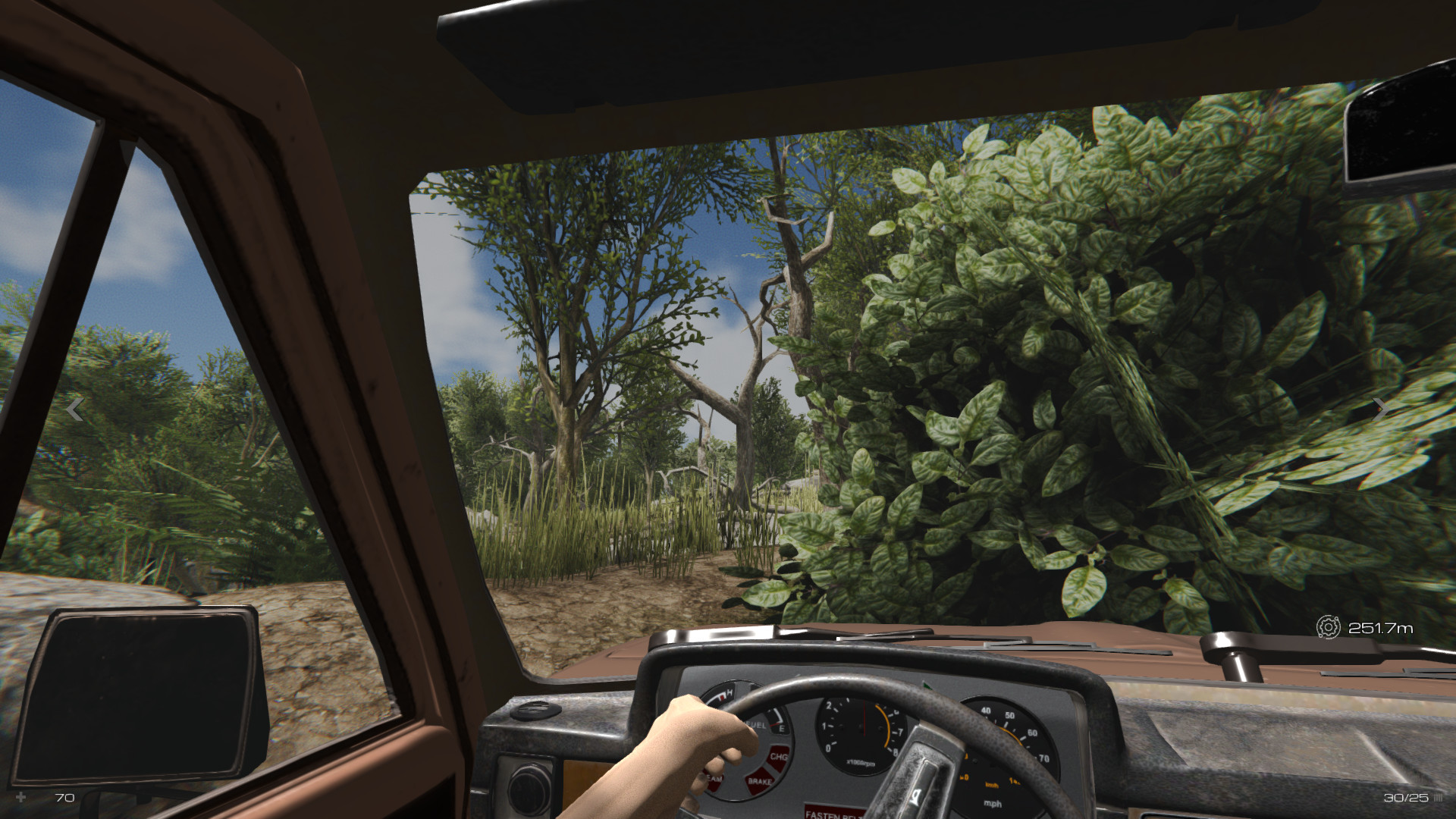Viewport: 1456px width, 819px height.
Task: Click the plus icon near the health counter
Action: (20, 797)
